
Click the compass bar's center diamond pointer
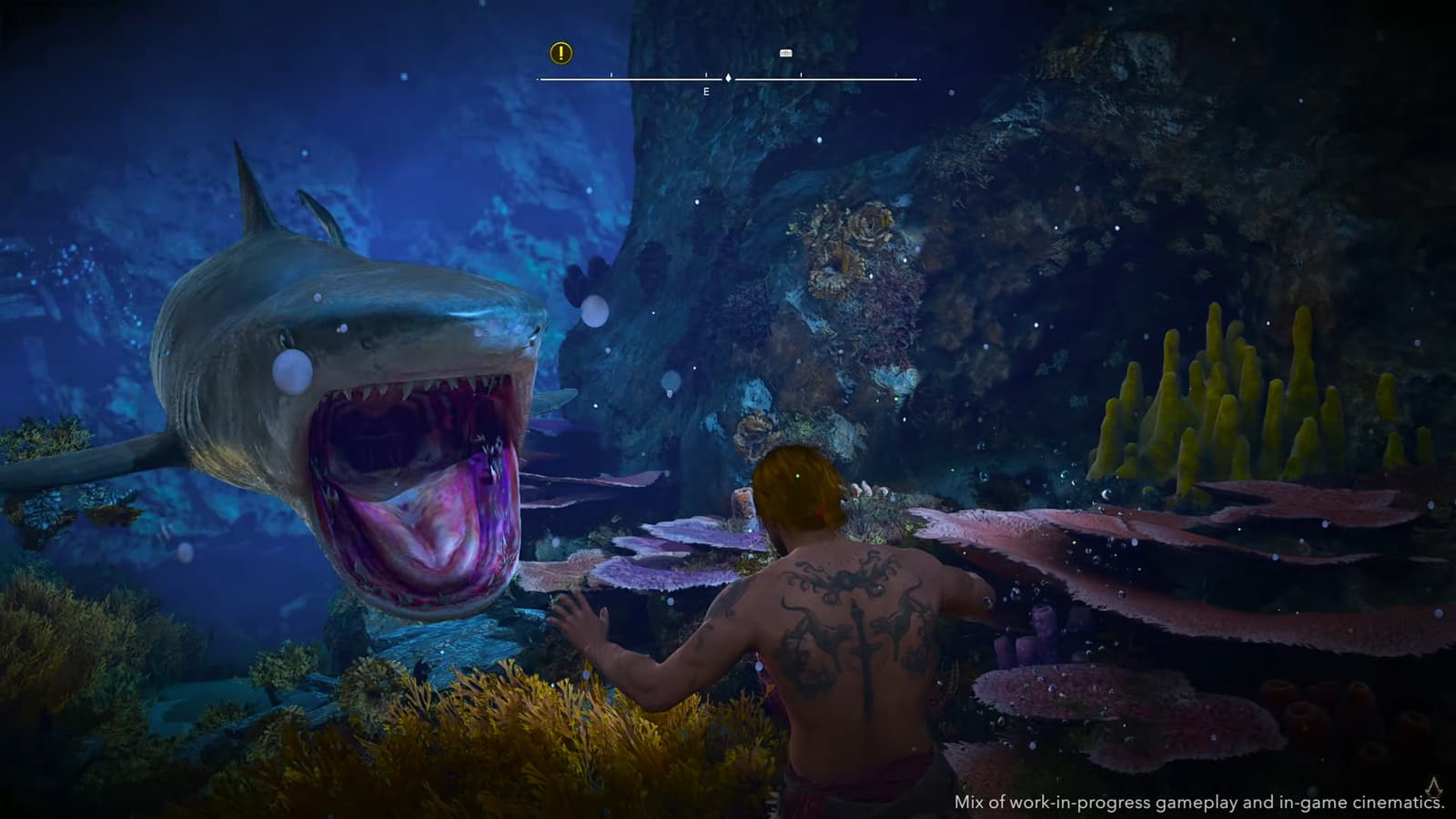(x=728, y=78)
